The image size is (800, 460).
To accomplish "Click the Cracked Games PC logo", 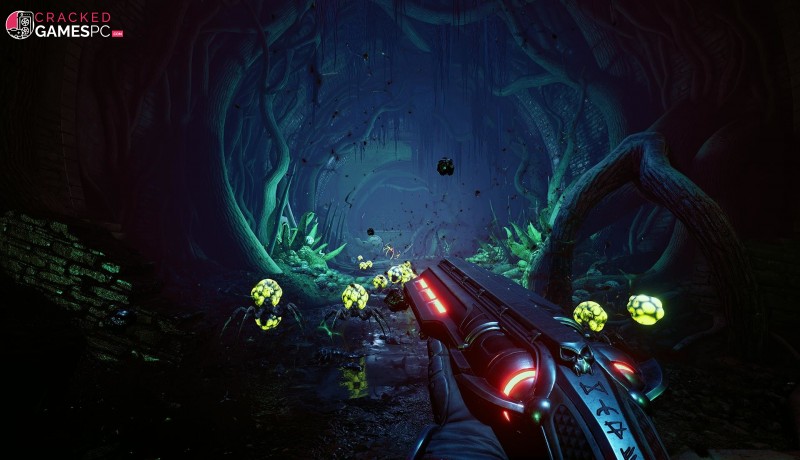I will [x=64, y=25].
